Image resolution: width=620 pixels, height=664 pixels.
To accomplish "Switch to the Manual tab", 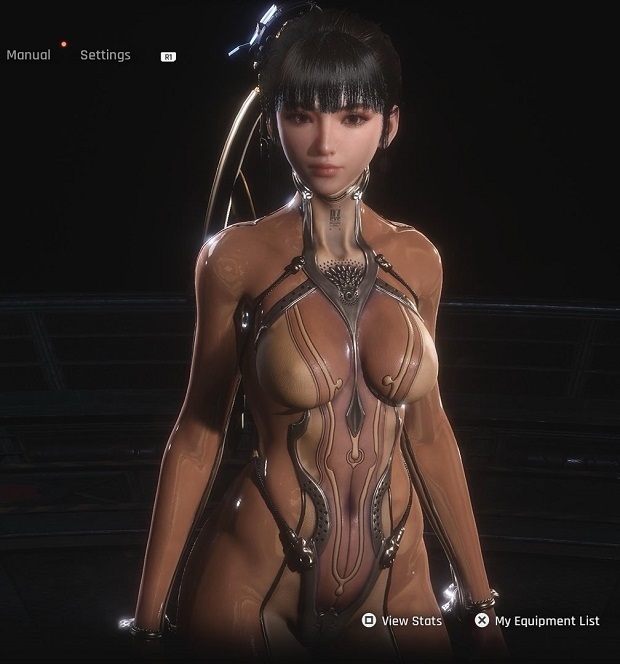I will click(28, 55).
